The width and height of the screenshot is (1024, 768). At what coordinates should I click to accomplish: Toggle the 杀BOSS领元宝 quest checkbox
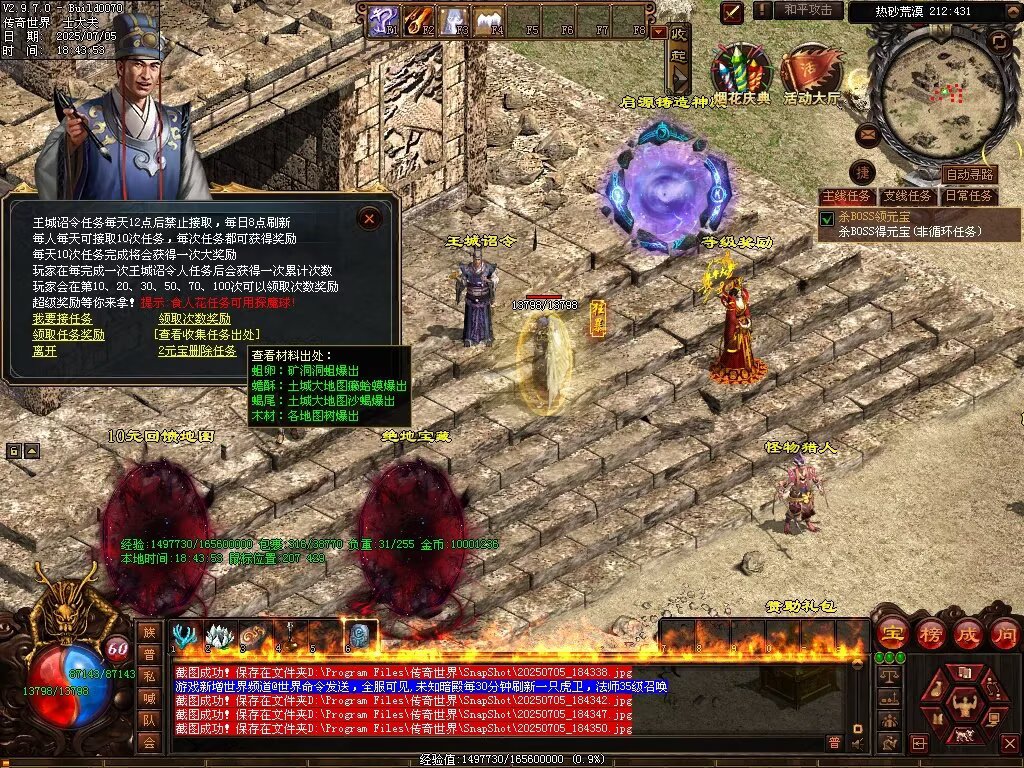[x=827, y=218]
